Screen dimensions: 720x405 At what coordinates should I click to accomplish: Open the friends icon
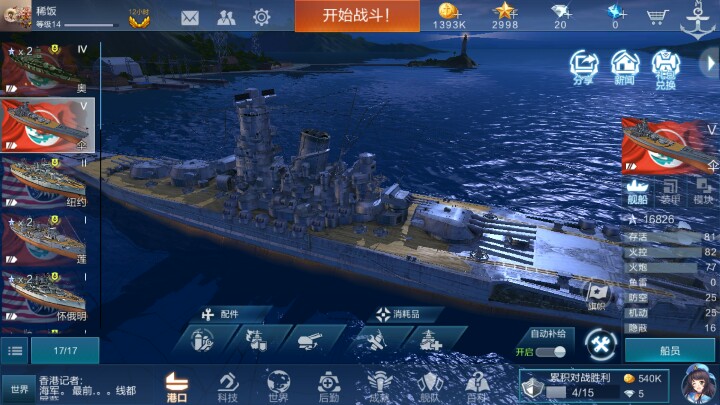(226, 17)
